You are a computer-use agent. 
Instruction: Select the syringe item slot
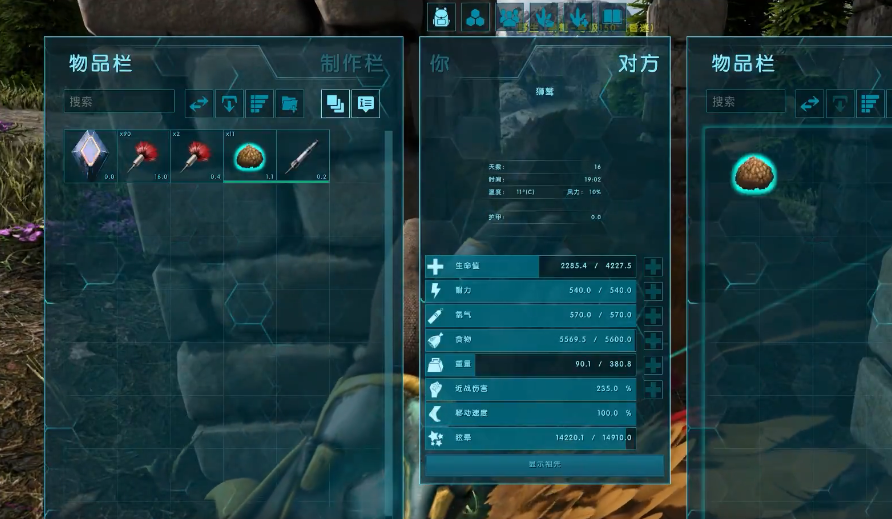coord(302,156)
